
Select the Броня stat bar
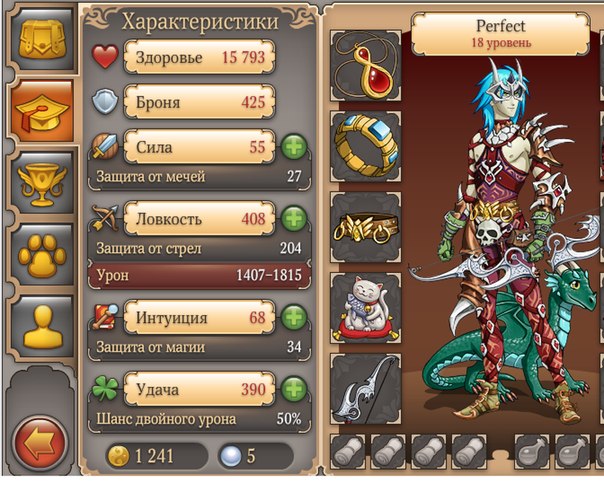tap(197, 101)
